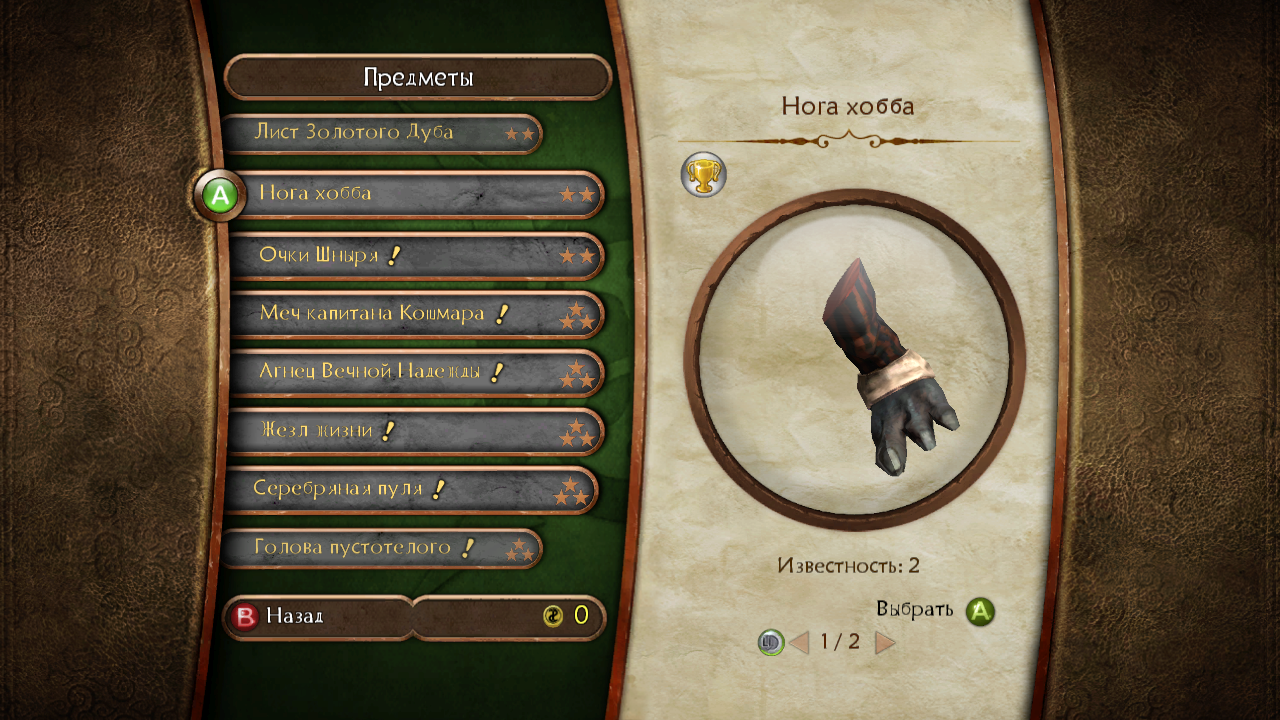The image size is (1280, 720).
Task: Select the Лист Золотого Дуба item
Action: (x=380, y=133)
